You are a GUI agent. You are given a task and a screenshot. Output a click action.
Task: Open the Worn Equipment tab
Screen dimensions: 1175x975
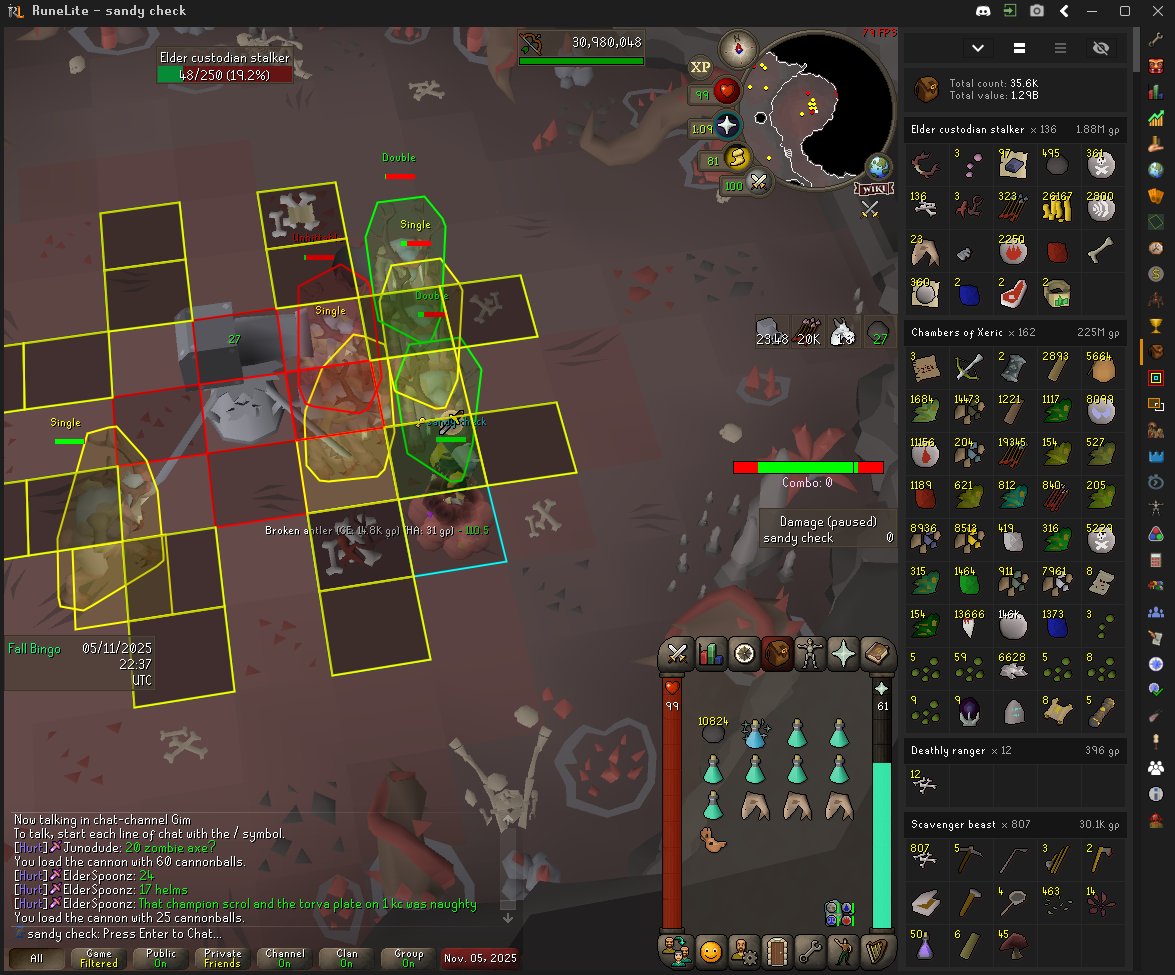(x=810, y=654)
